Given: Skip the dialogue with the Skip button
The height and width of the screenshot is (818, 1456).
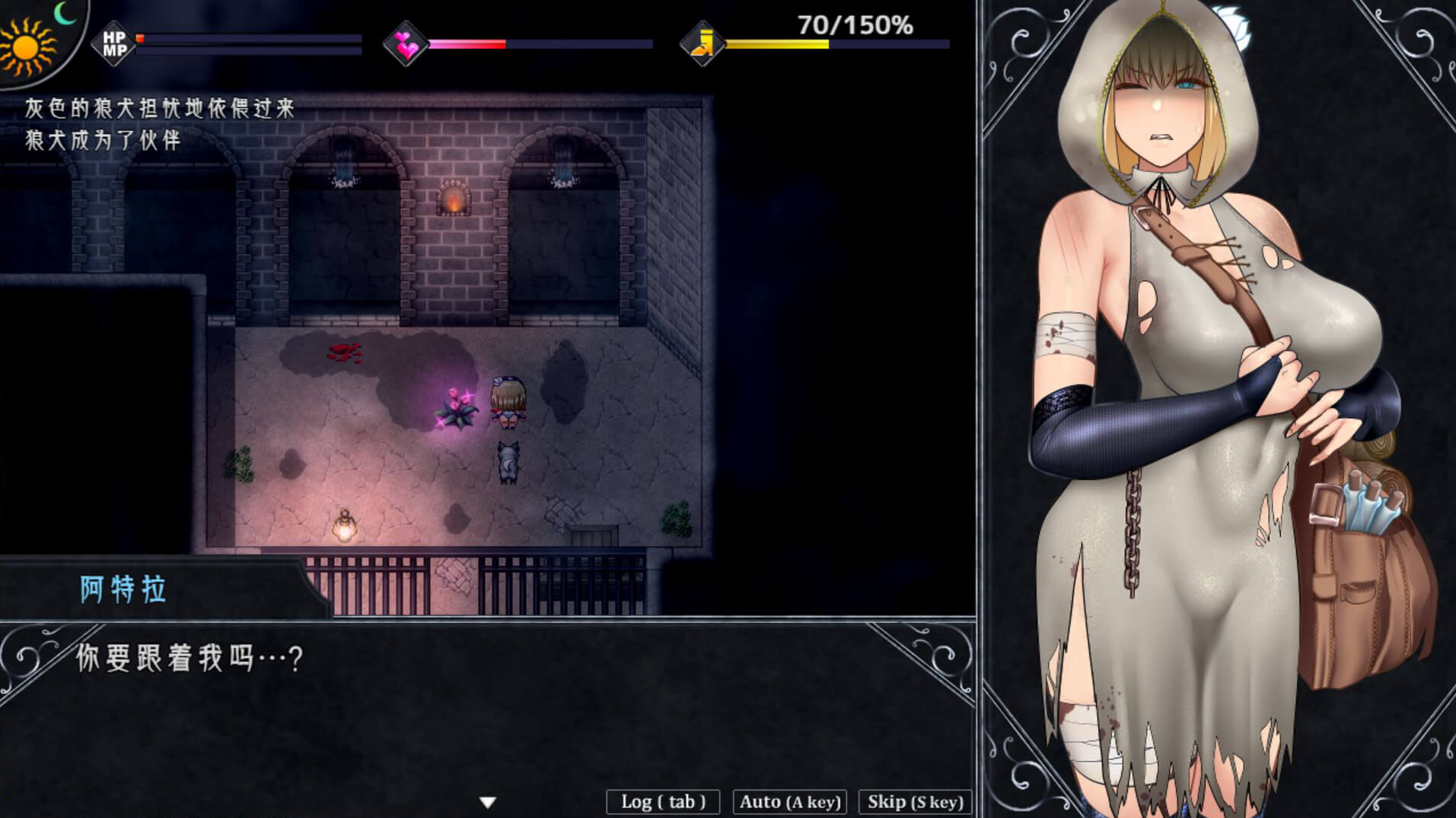Looking at the screenshot, I should (x=915, y=802).
